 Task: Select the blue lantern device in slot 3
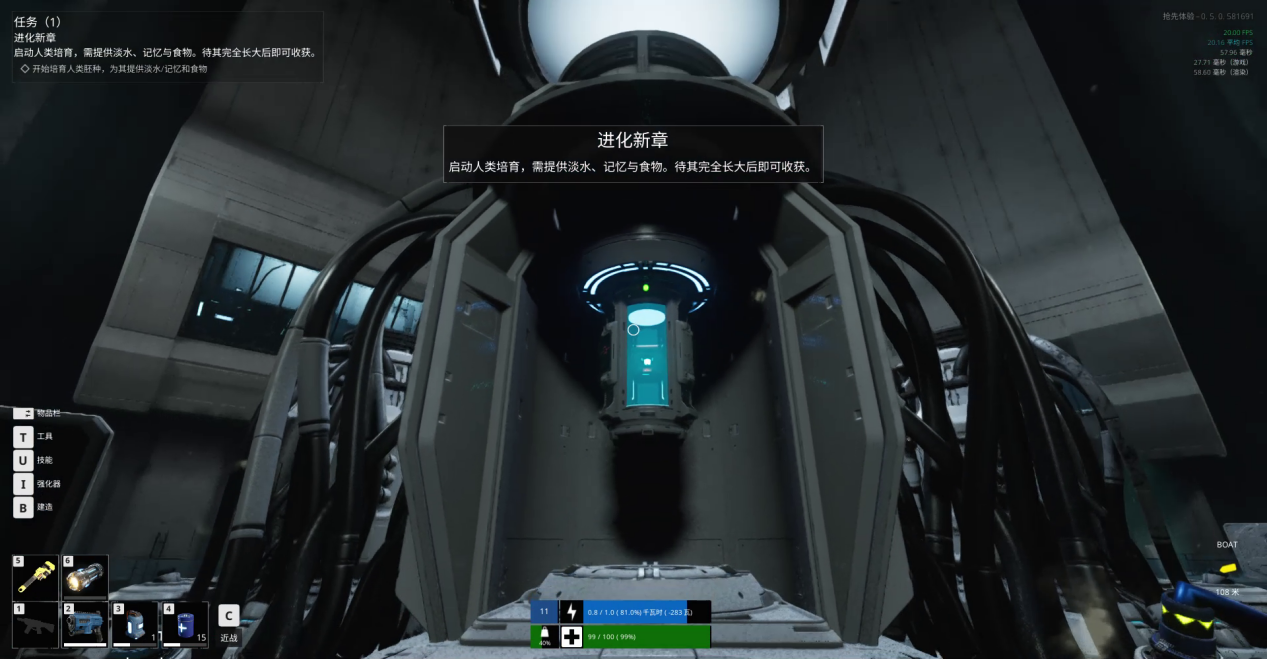click(135, 624)
